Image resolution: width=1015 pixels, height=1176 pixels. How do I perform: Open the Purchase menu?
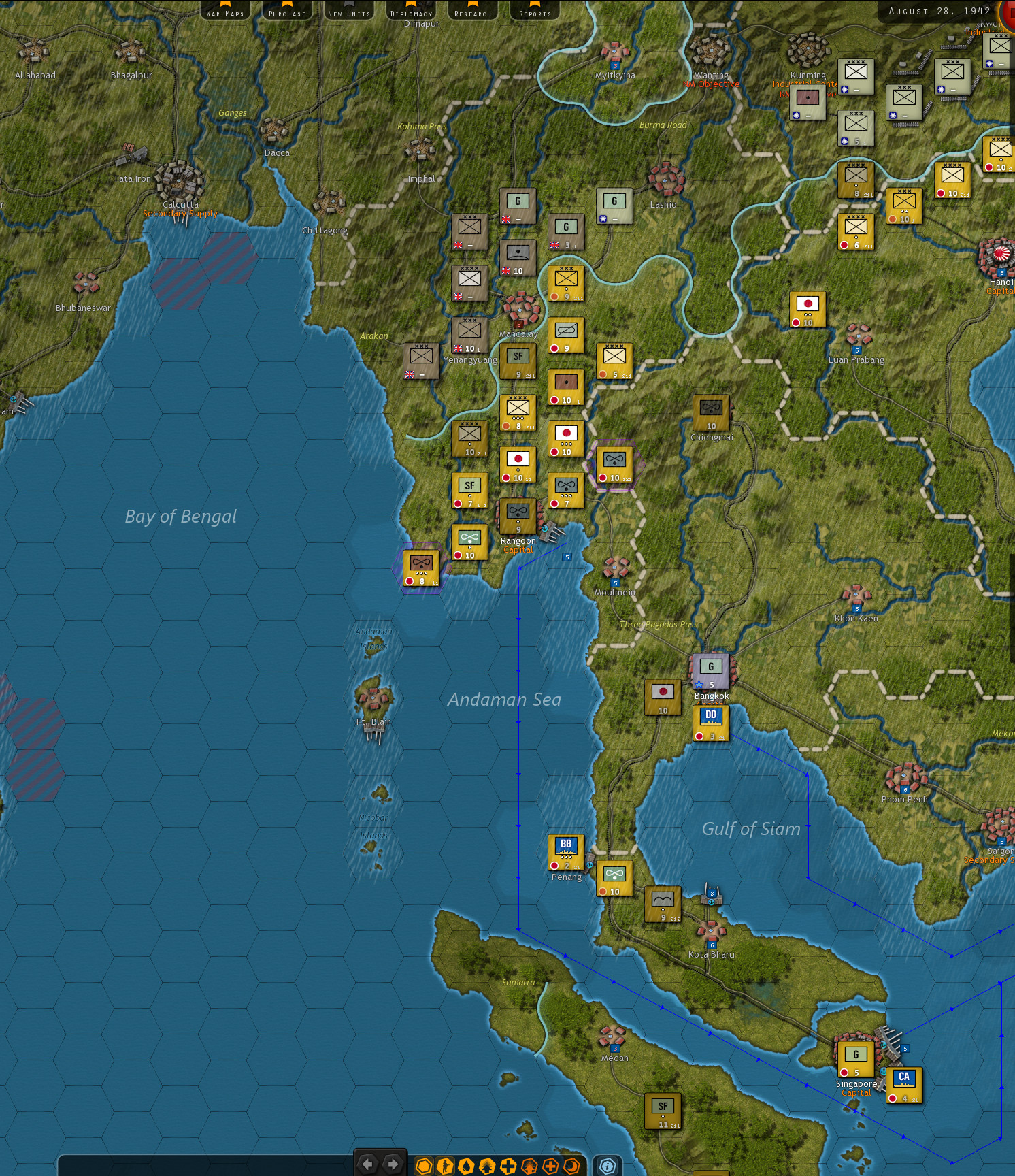[x=286, y=12]
